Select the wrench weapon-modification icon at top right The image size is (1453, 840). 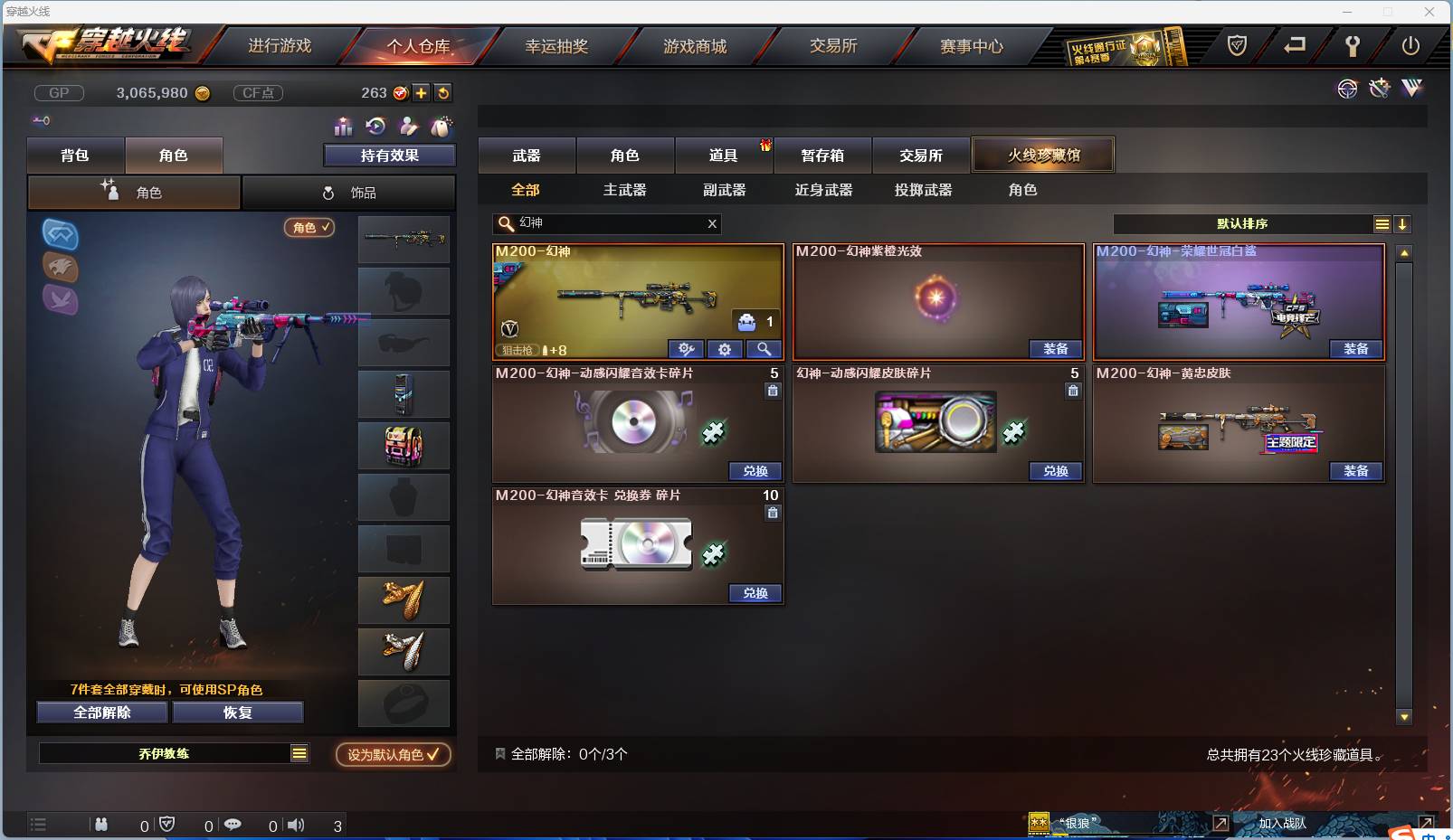pyautogui.click(x=1379, y=90)
